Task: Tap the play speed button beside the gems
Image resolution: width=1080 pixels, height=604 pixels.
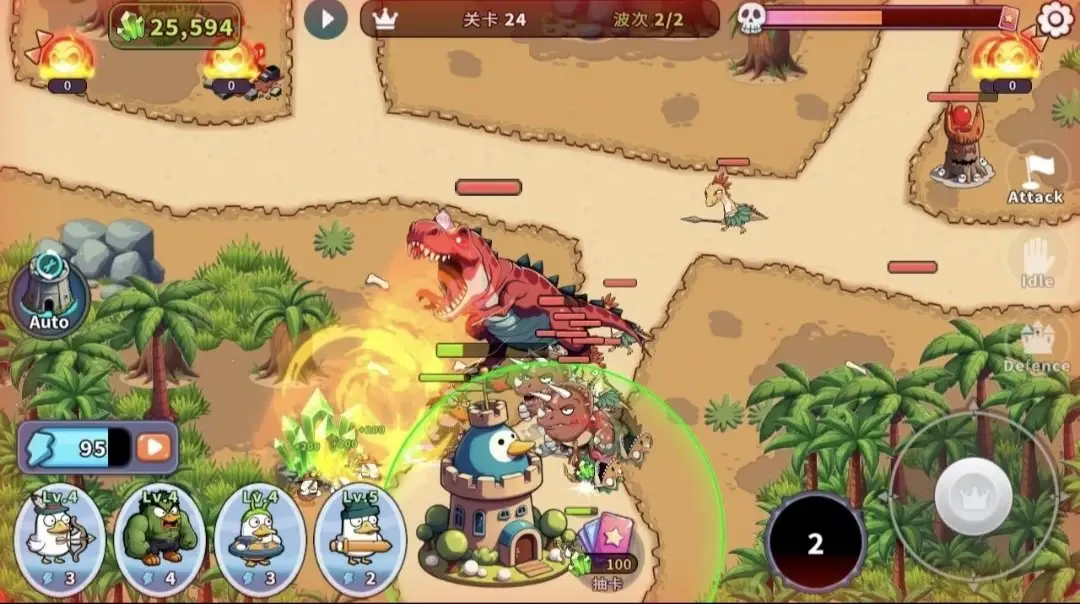Action: click(325, 18)
